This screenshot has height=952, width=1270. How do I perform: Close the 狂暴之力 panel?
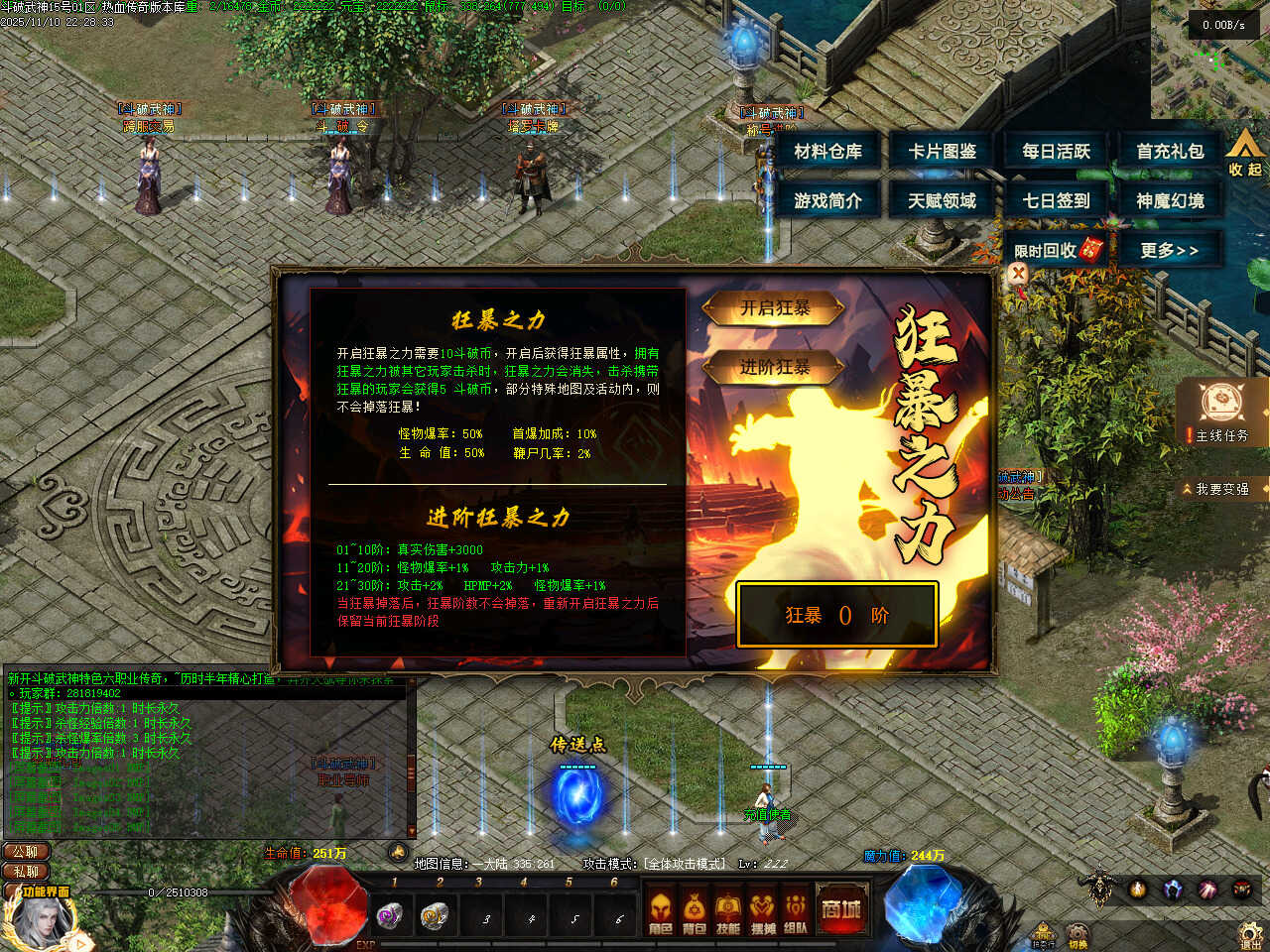coord(1018,275)
